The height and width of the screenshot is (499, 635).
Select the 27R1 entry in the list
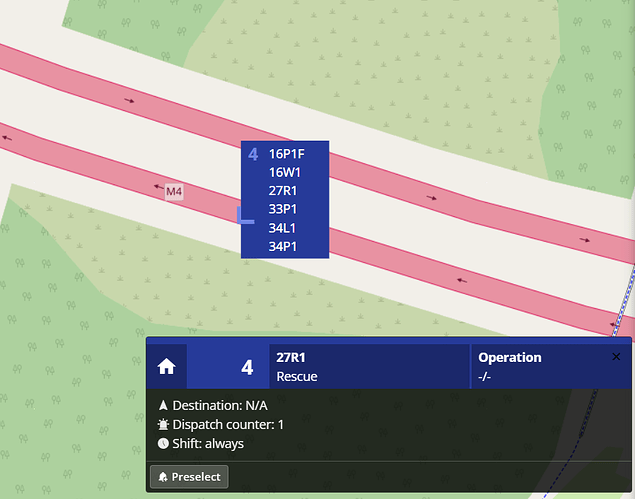tap(285, 191)
